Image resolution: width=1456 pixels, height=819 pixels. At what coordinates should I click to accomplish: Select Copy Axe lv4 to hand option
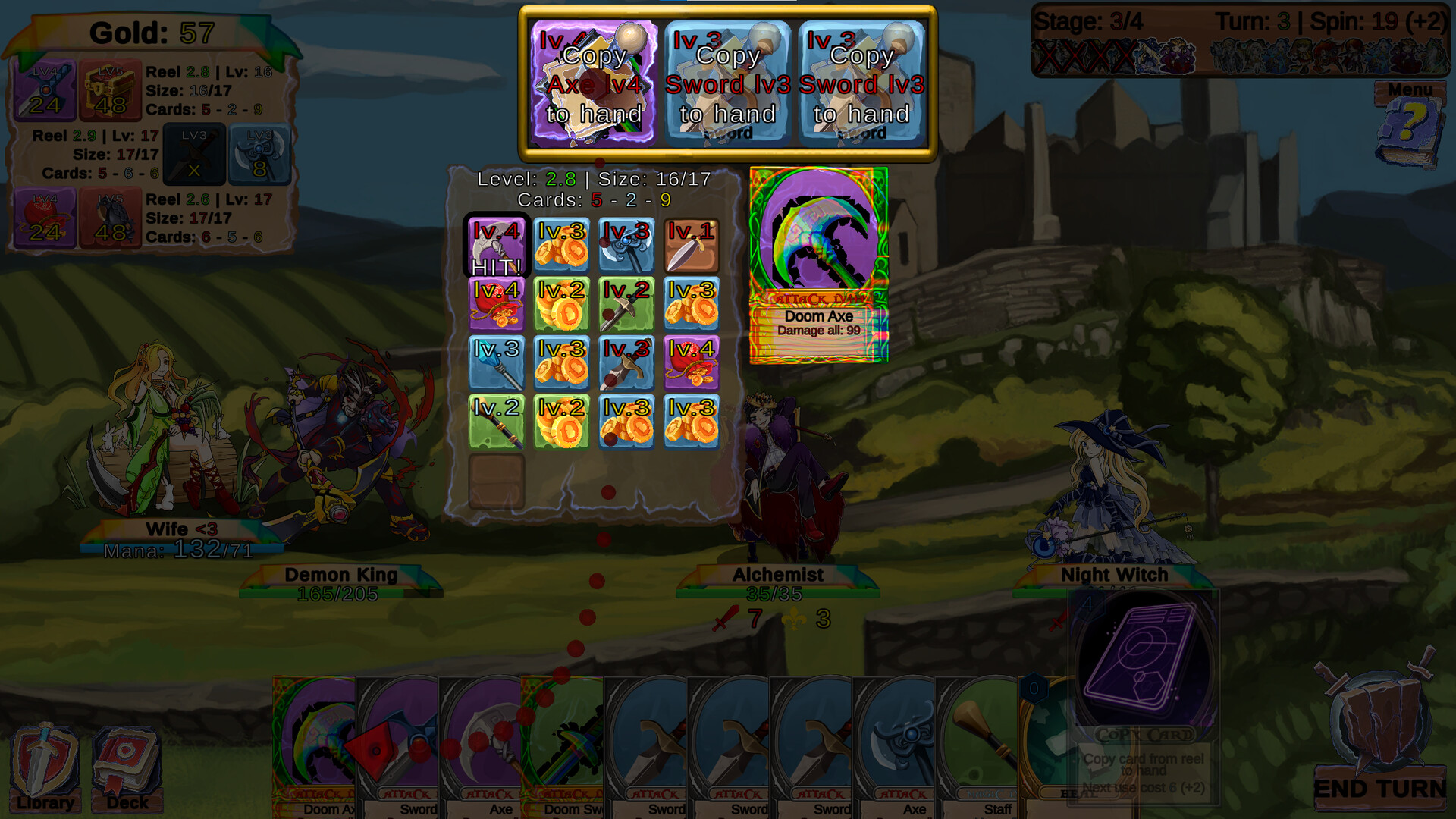pos(595,83)
